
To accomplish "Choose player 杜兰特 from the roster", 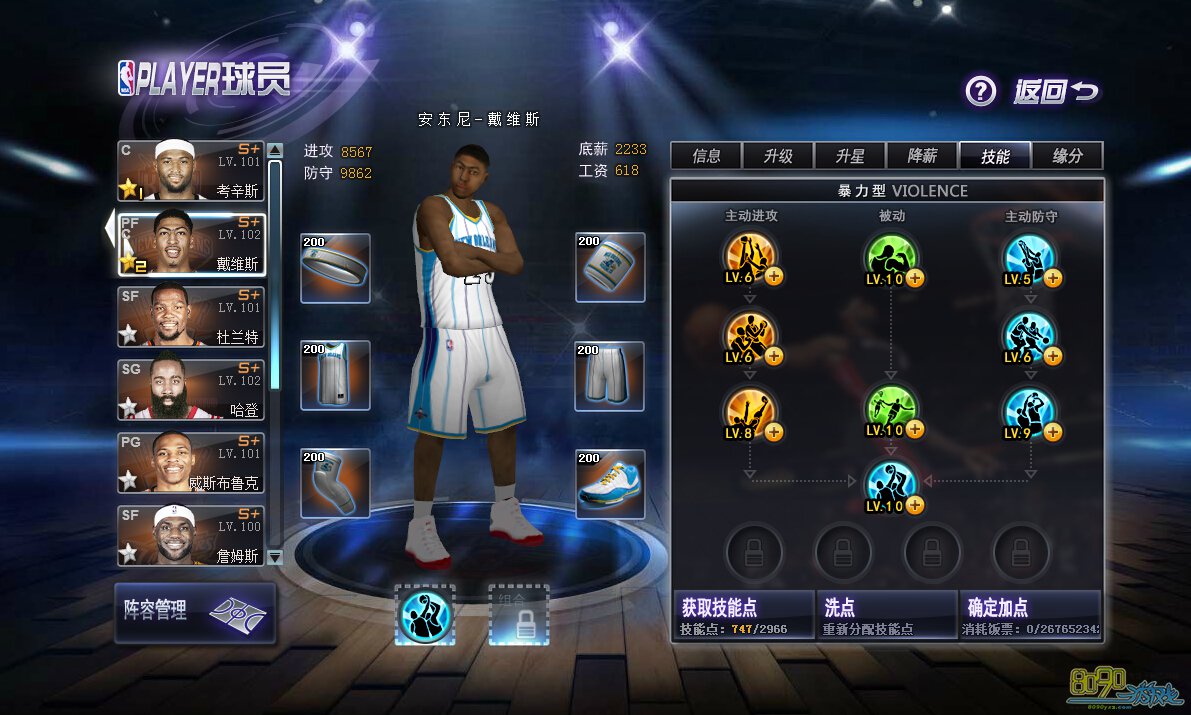I will pyautogui.click(x=191, y=316).
